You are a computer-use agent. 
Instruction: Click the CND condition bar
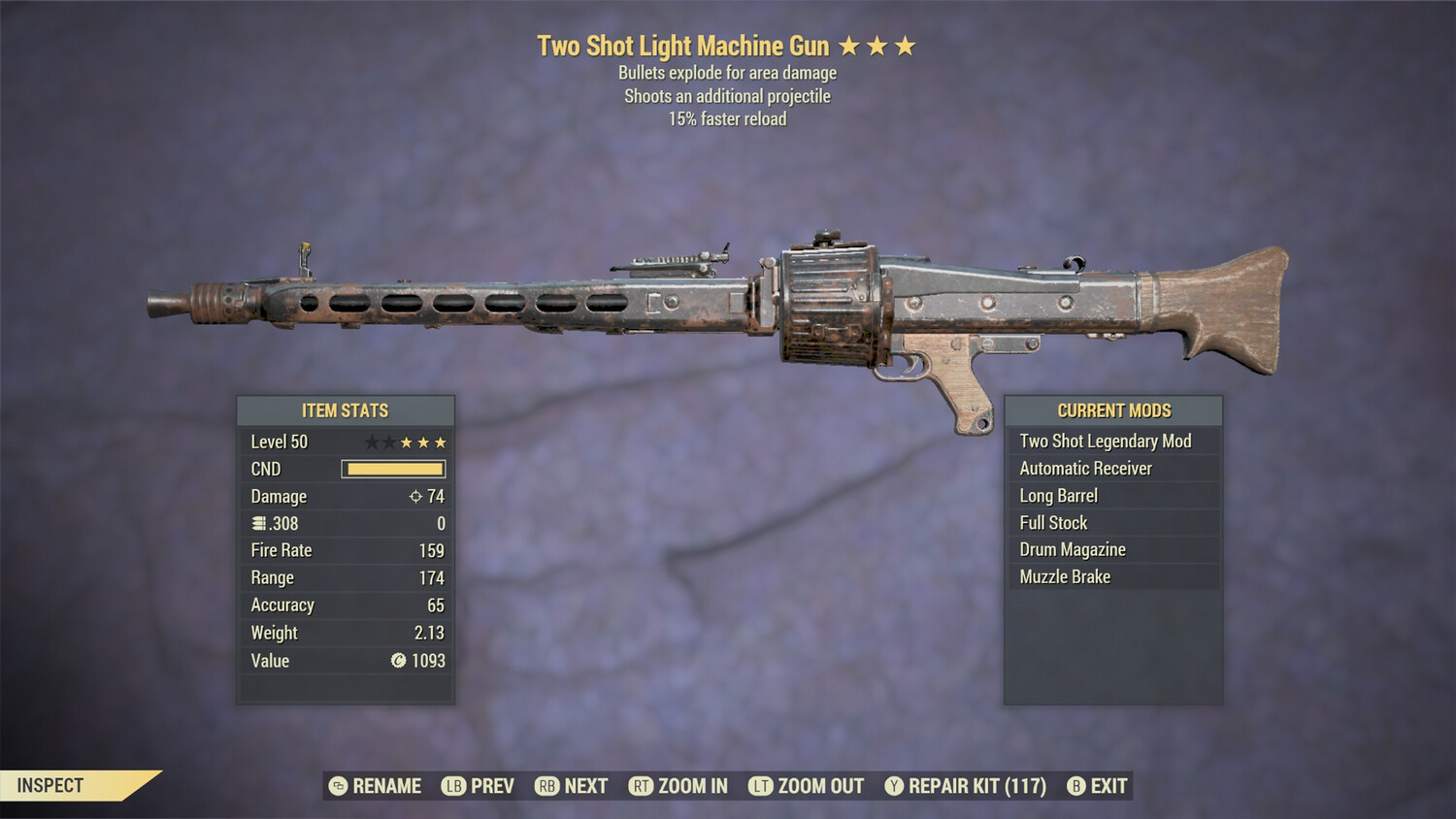[393, 469]
